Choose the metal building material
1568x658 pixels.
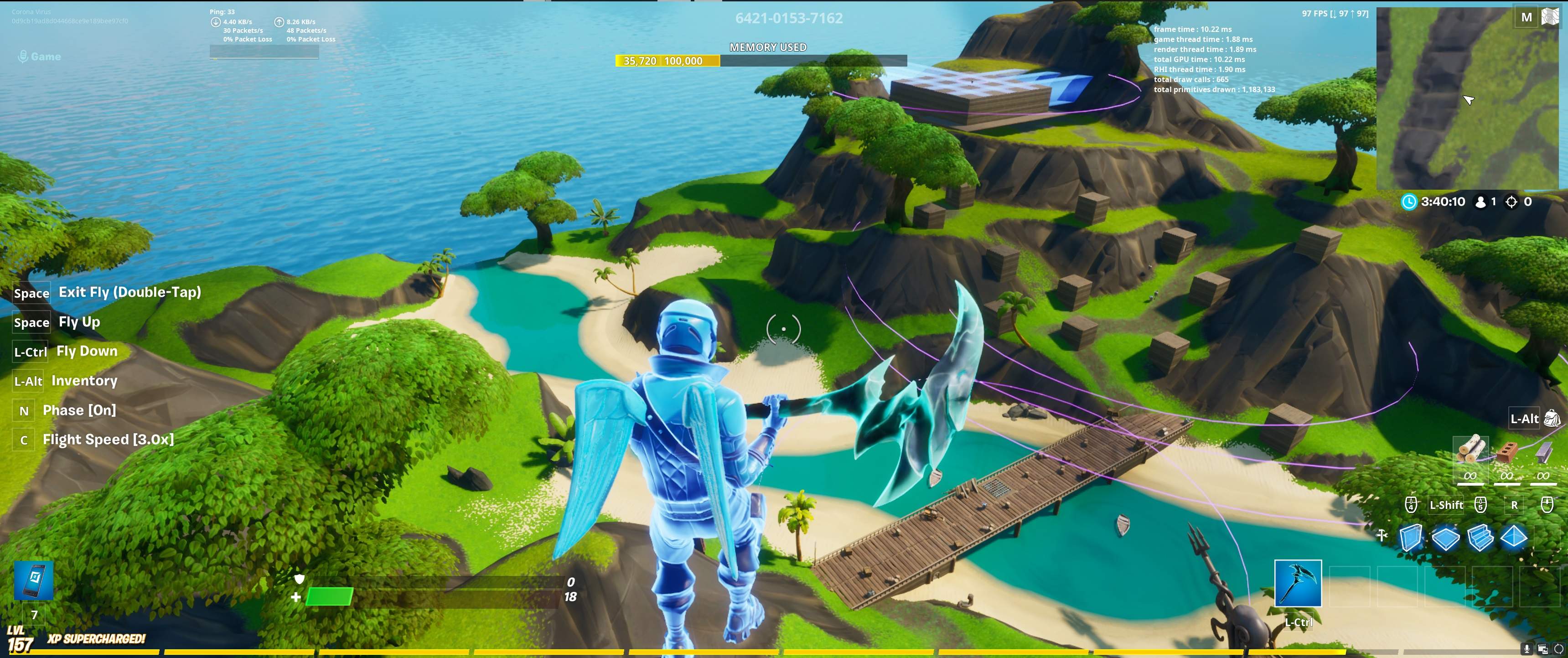pyautogui.click(x=1543, y=452)
